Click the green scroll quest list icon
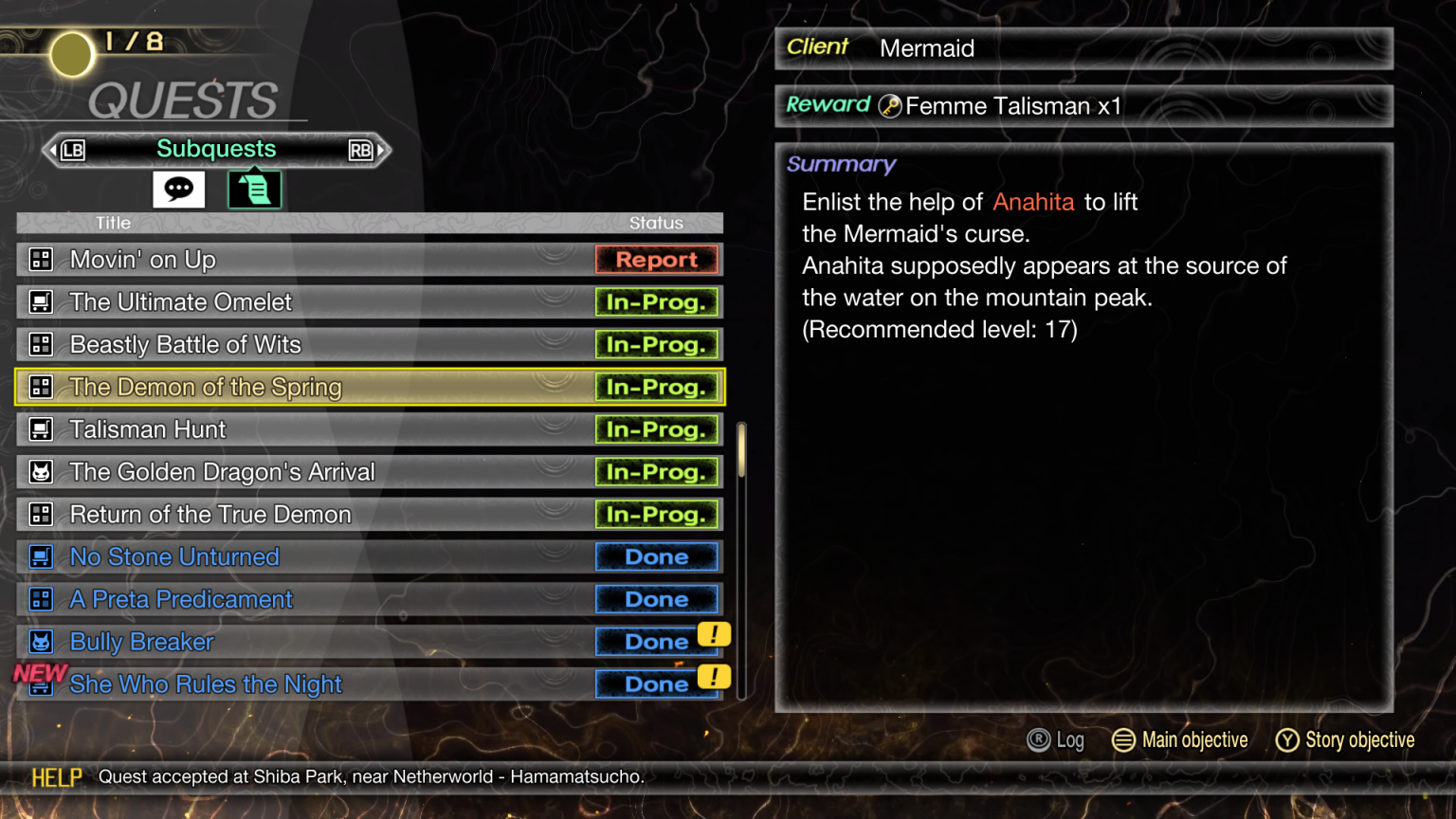This screenshot has height=819, width=1456. (x=253, y=189)
